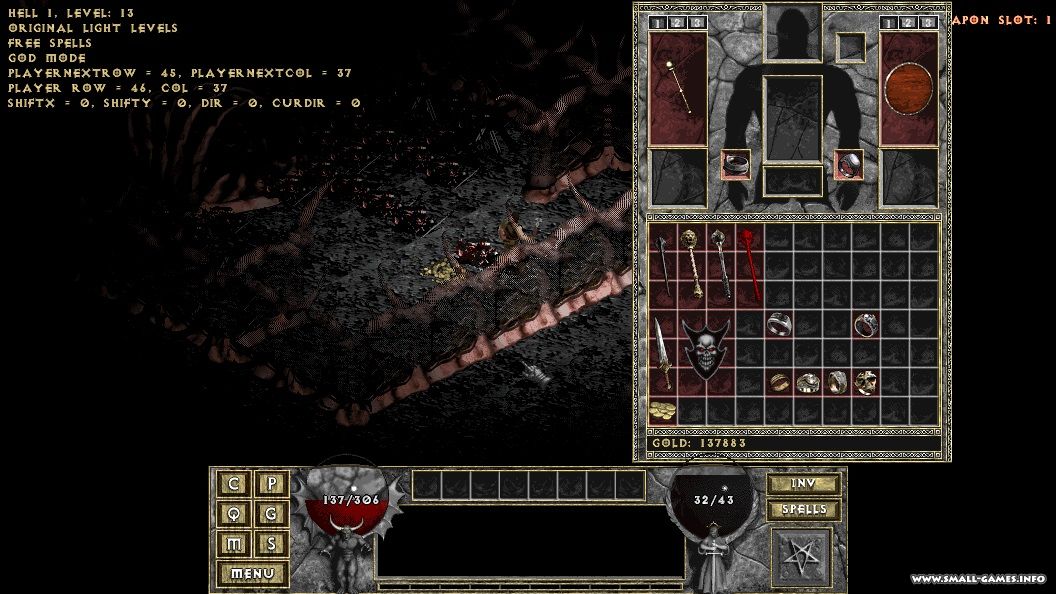Select the skull-faced shield in inventory
The height and width of the screenshot is (594, 1056).
tap(706, 349)
